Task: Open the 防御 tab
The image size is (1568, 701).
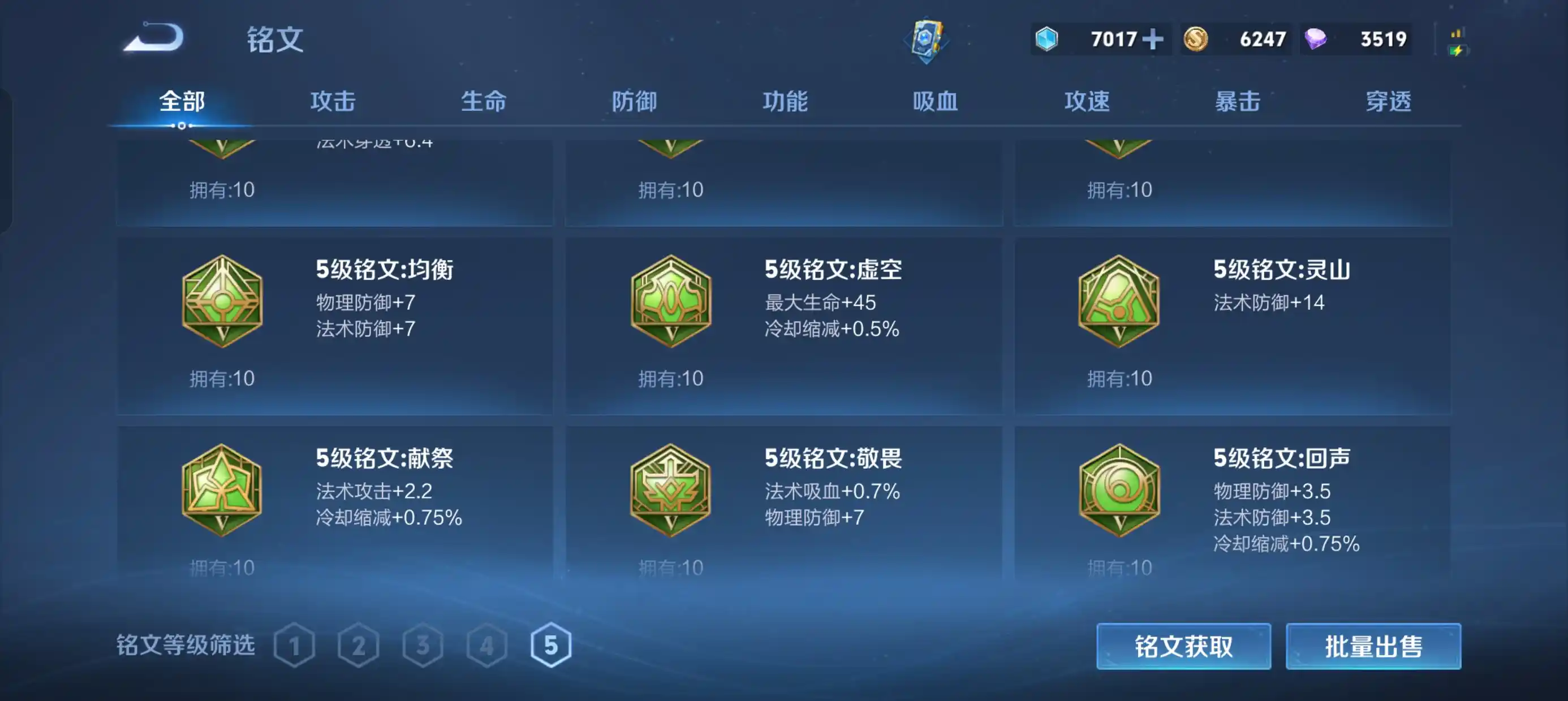Action: pyautogui.click(x=635, y=102)
